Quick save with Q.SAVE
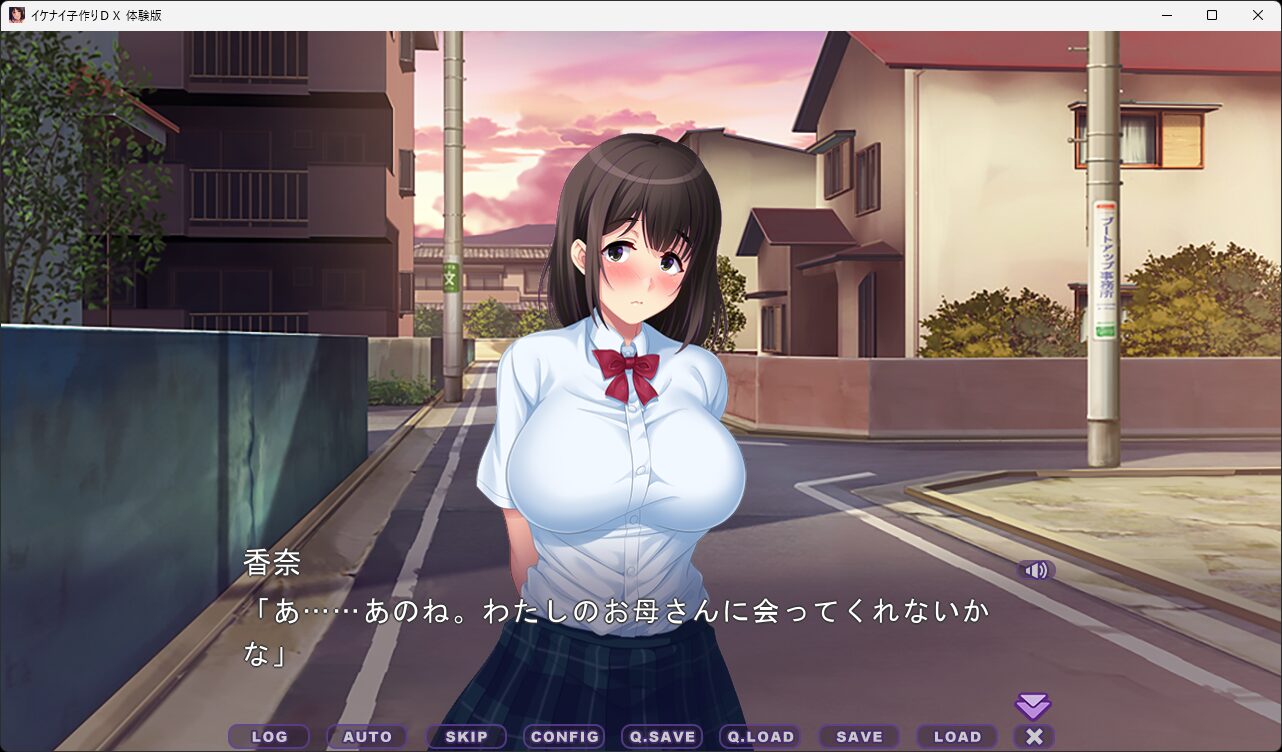 tap(662, 737)
